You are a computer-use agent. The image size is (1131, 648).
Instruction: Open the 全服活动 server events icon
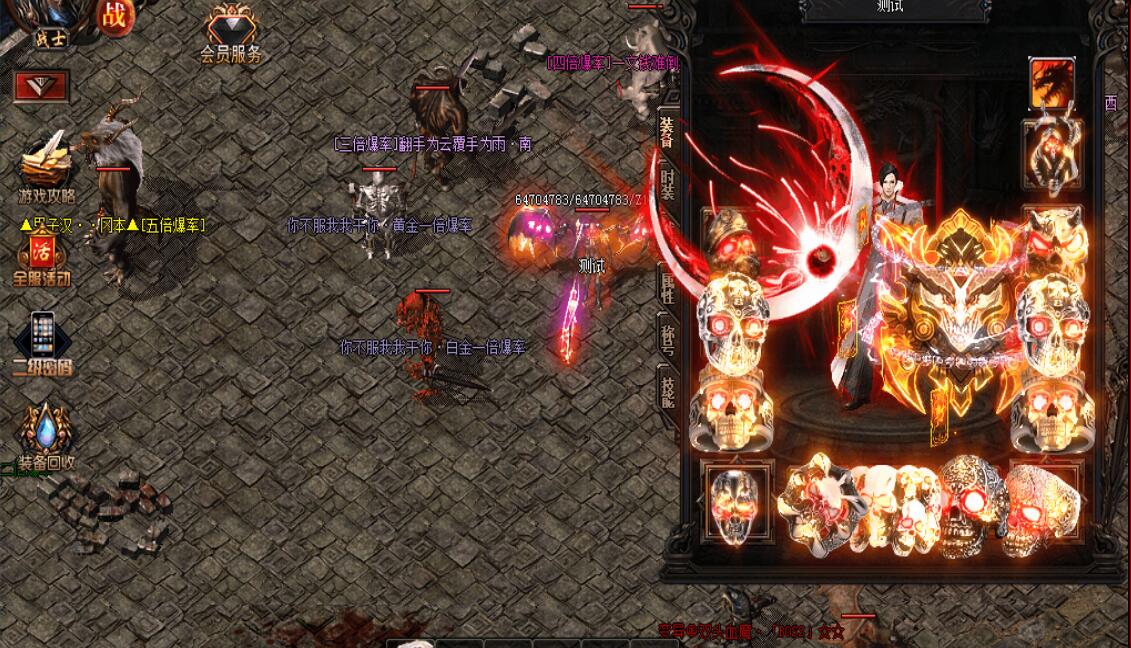click(41, 257)
